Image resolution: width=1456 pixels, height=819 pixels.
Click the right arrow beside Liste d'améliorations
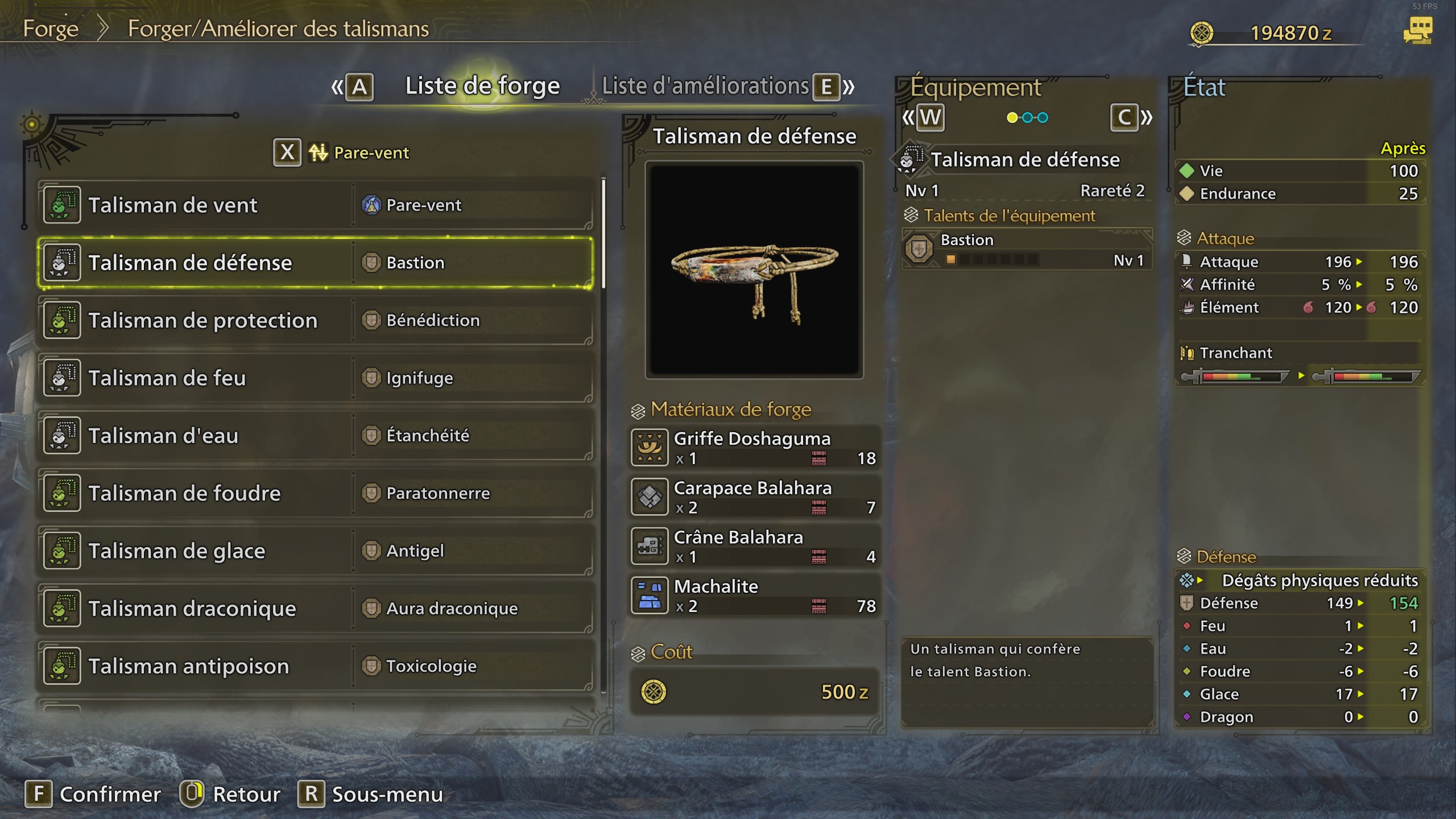point(849,86)
